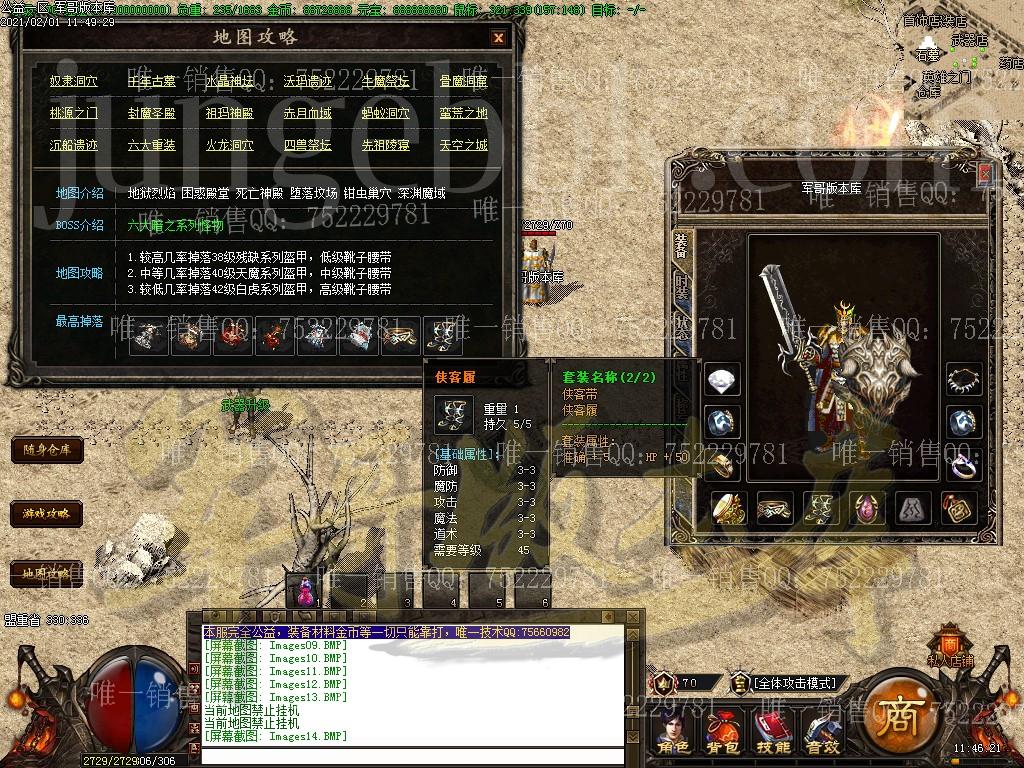This screenshot has width=1024, height=768.
Task: Close the character equipment panel
Action: [x=984, y=173]
